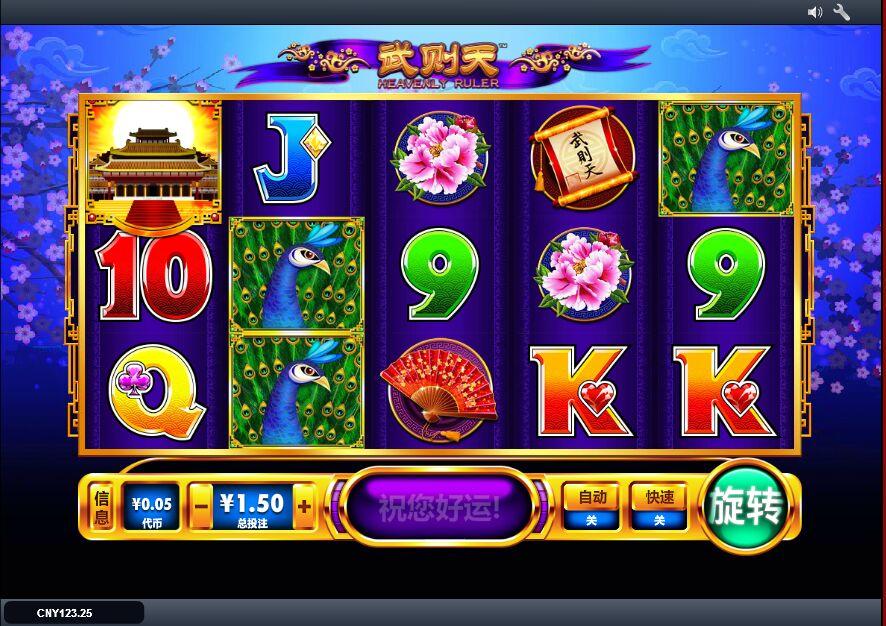Toggle the 自动 autoplay button
Screen dimensions: 886x626
pyautogui.click(x=591, y=507)
